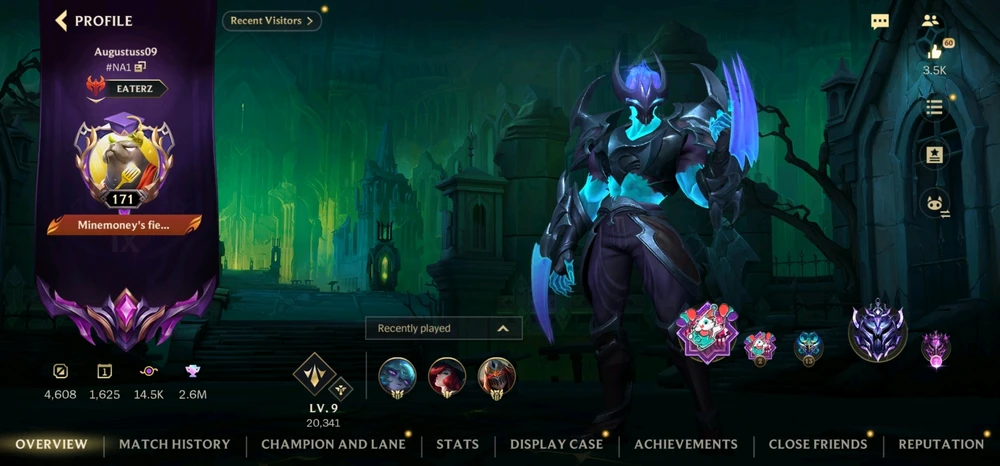Screen dimensions: 1000x466
Task: Go back using the Profile arrow
Action: [62, 20]
